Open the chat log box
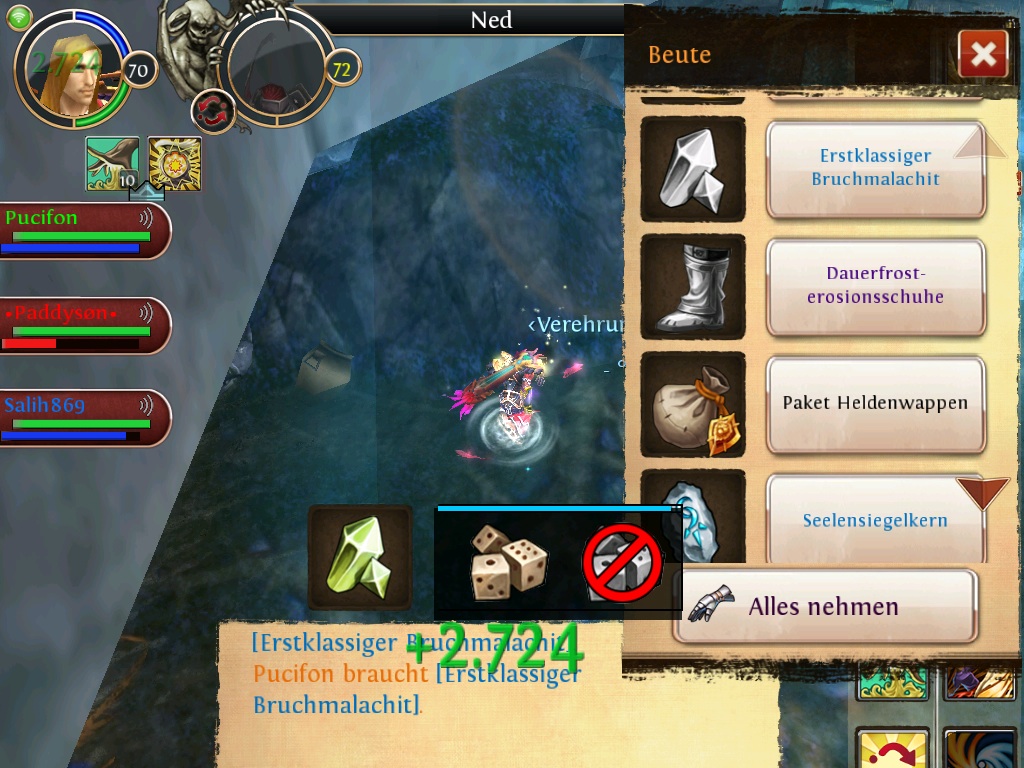This screenshot has height=768, width=1024. (x=420, y=690)
